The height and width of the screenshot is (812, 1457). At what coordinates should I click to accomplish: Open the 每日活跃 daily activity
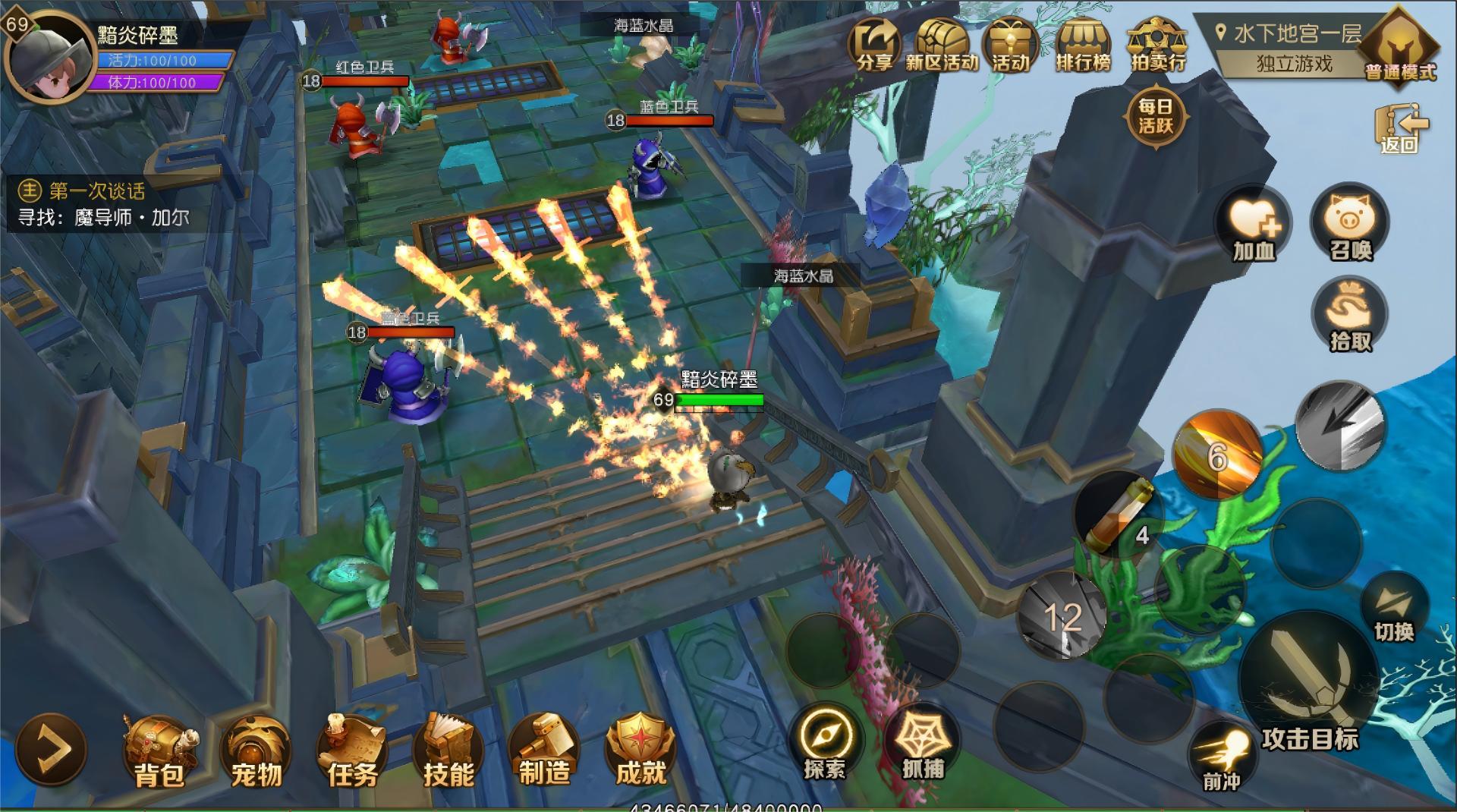coord(1155,116)
